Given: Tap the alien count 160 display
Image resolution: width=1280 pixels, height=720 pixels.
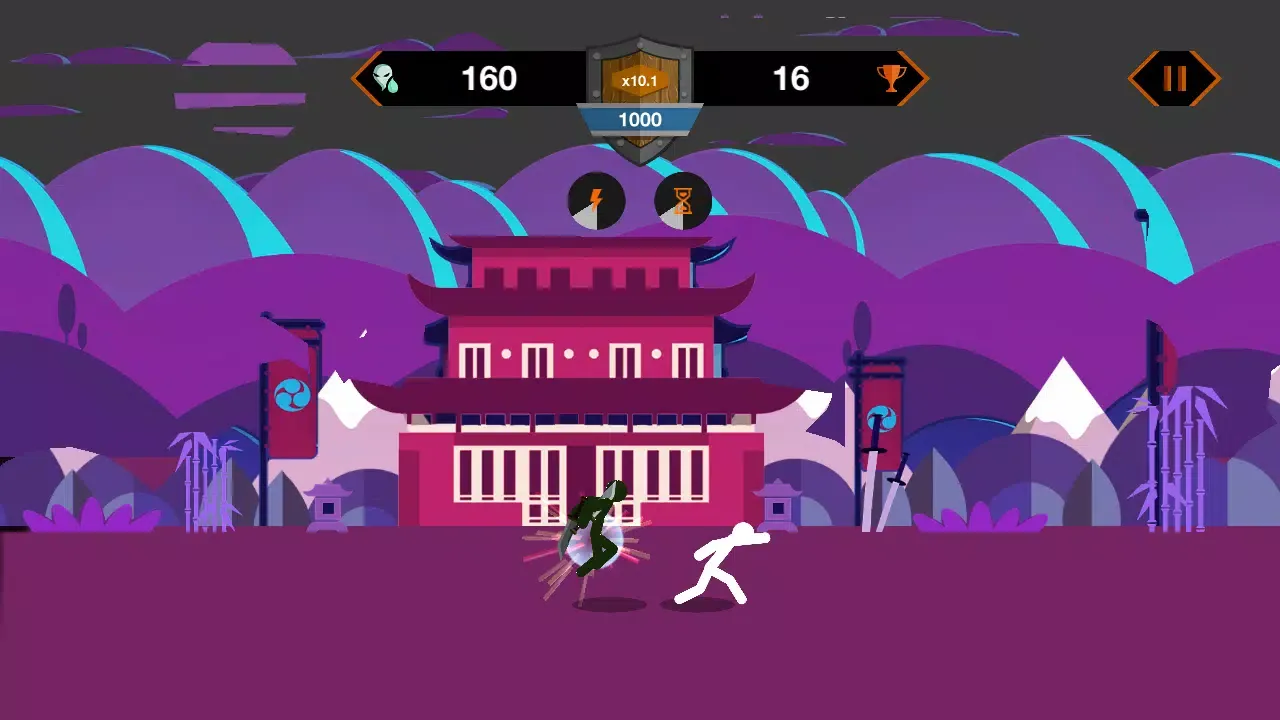Looking at the screenshot, I should [x=488, y=78].
